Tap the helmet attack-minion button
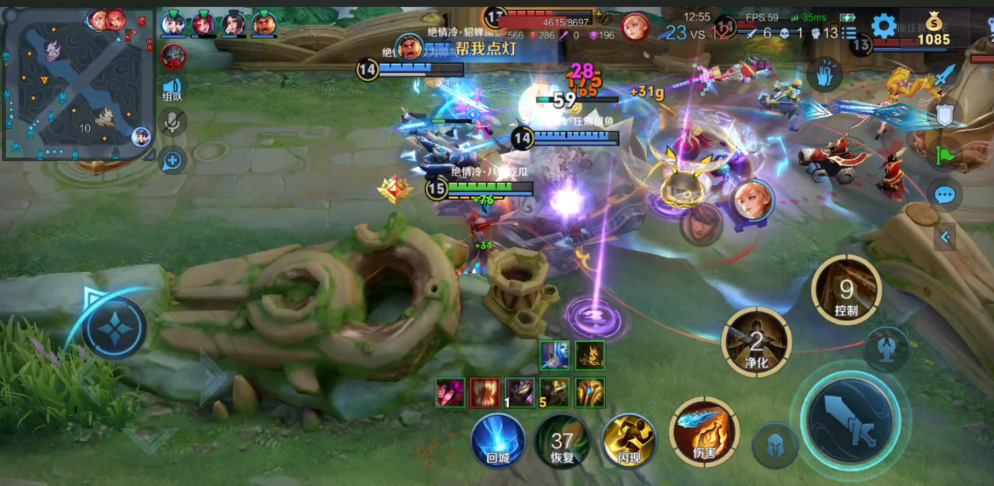994x486 pixels. 774,446
